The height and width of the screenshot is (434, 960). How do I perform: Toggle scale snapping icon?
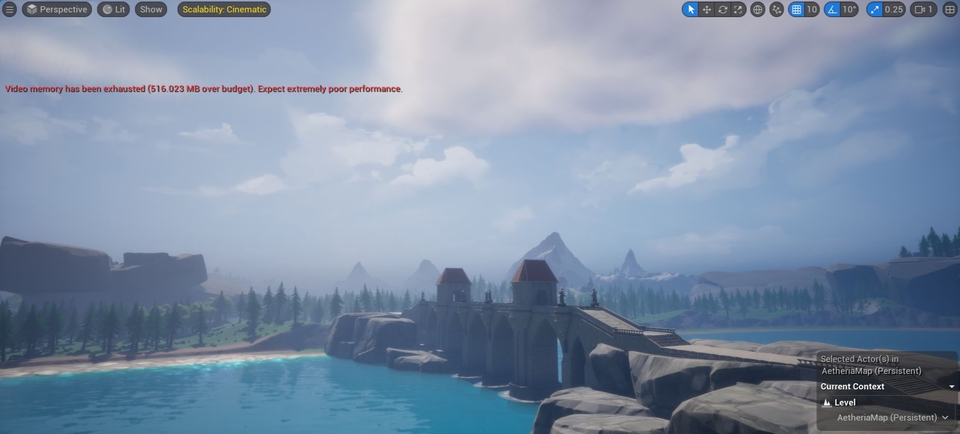tap(874, 9)
